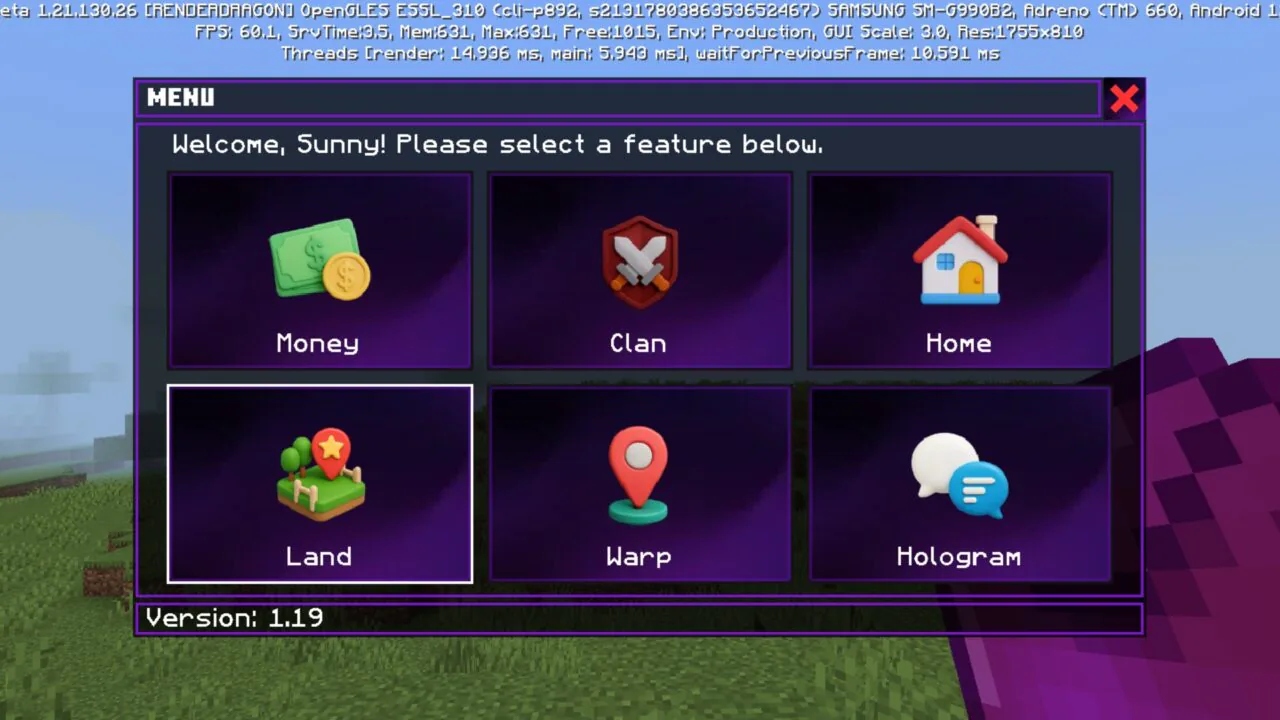Open the Clan panel
1280x720 pixels.
[639, 270]
